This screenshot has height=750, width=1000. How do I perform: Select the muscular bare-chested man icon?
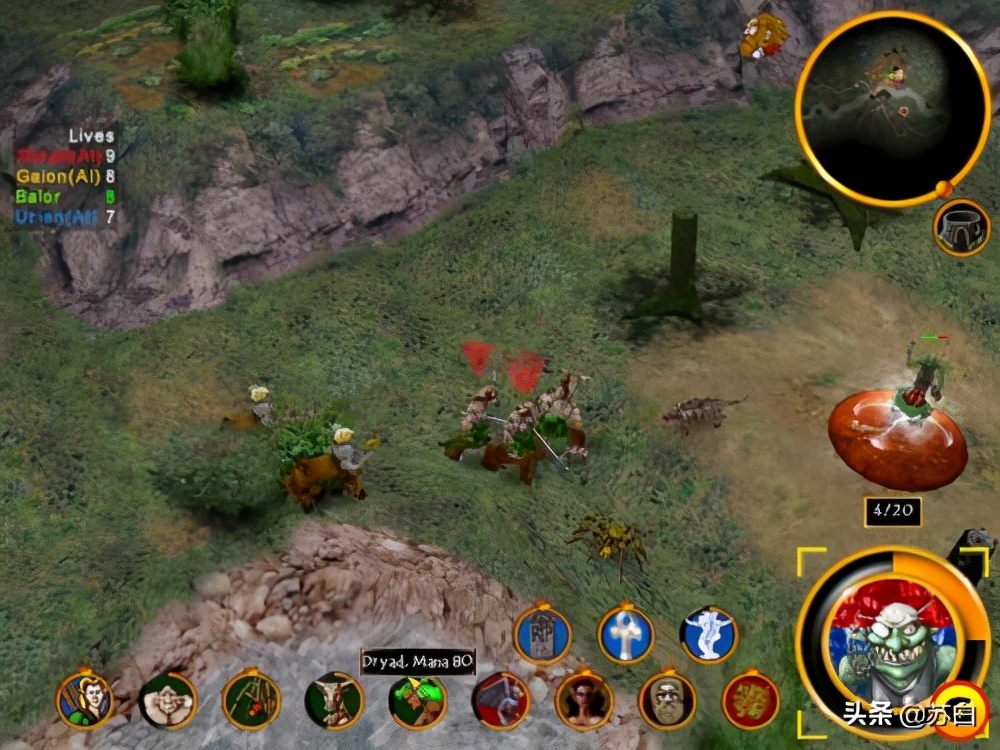tap(168, 700)
